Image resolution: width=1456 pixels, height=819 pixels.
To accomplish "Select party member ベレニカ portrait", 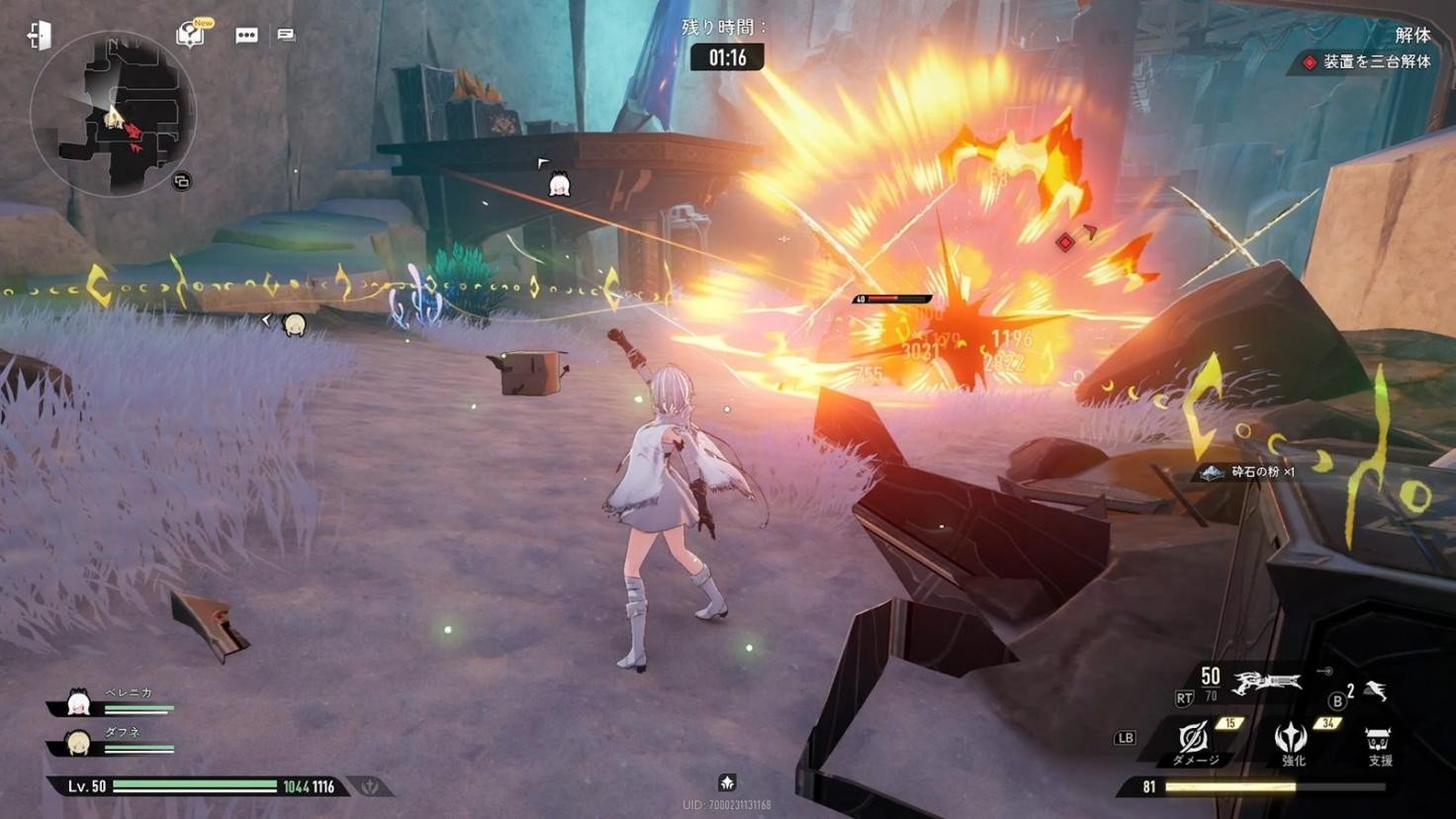I will [x=78, y=703].
